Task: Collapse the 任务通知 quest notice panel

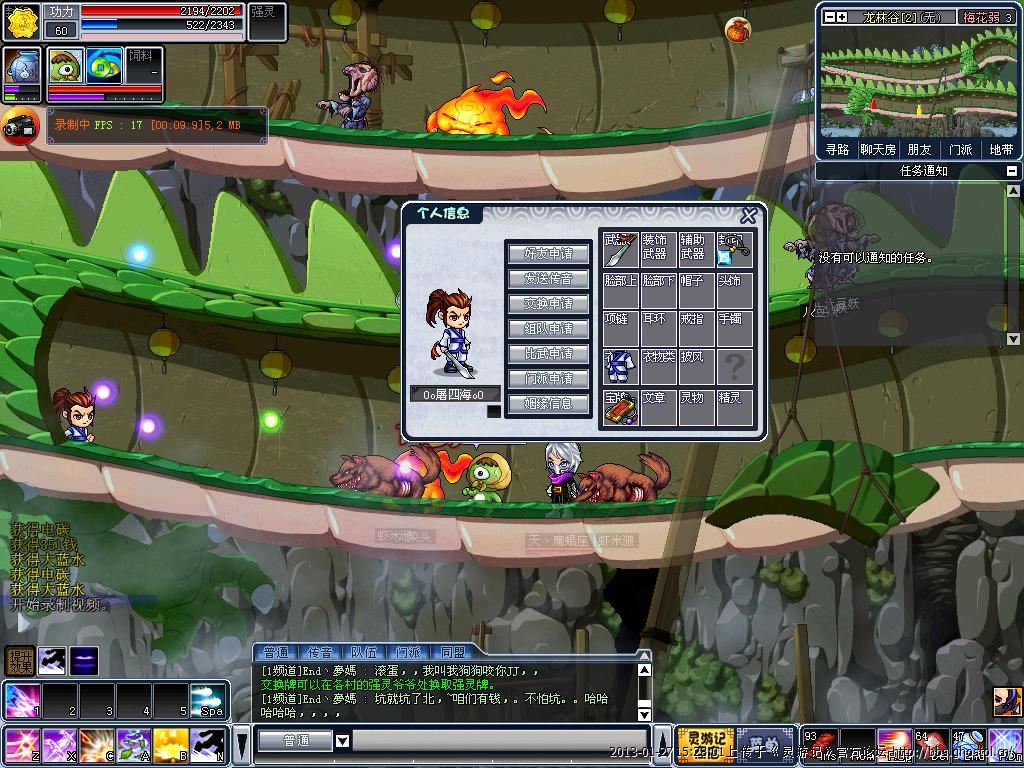Action: tap(1011, 171)
